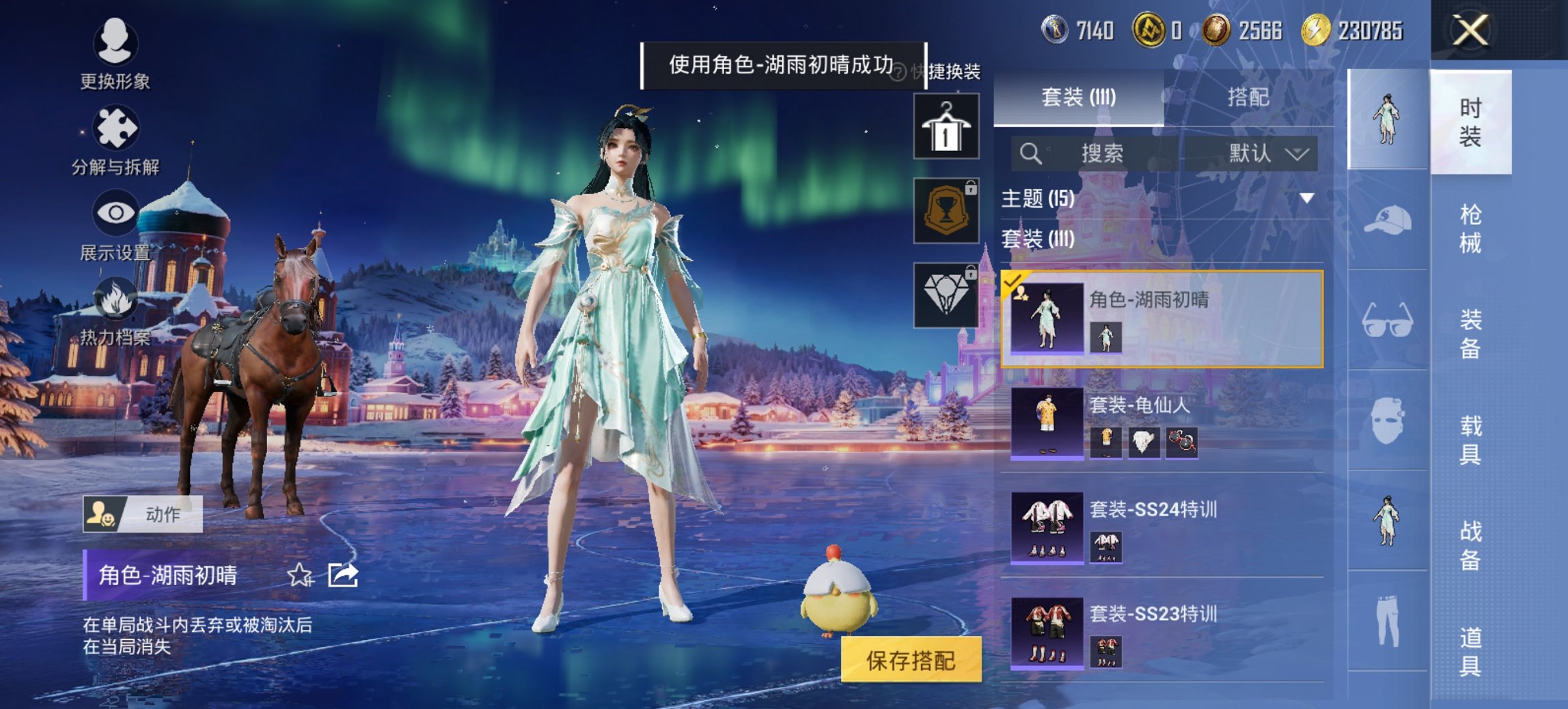This screenshot has height=709, width=1568.
Task: Click the 动作 emote button
Action: [x=143, y=514]
